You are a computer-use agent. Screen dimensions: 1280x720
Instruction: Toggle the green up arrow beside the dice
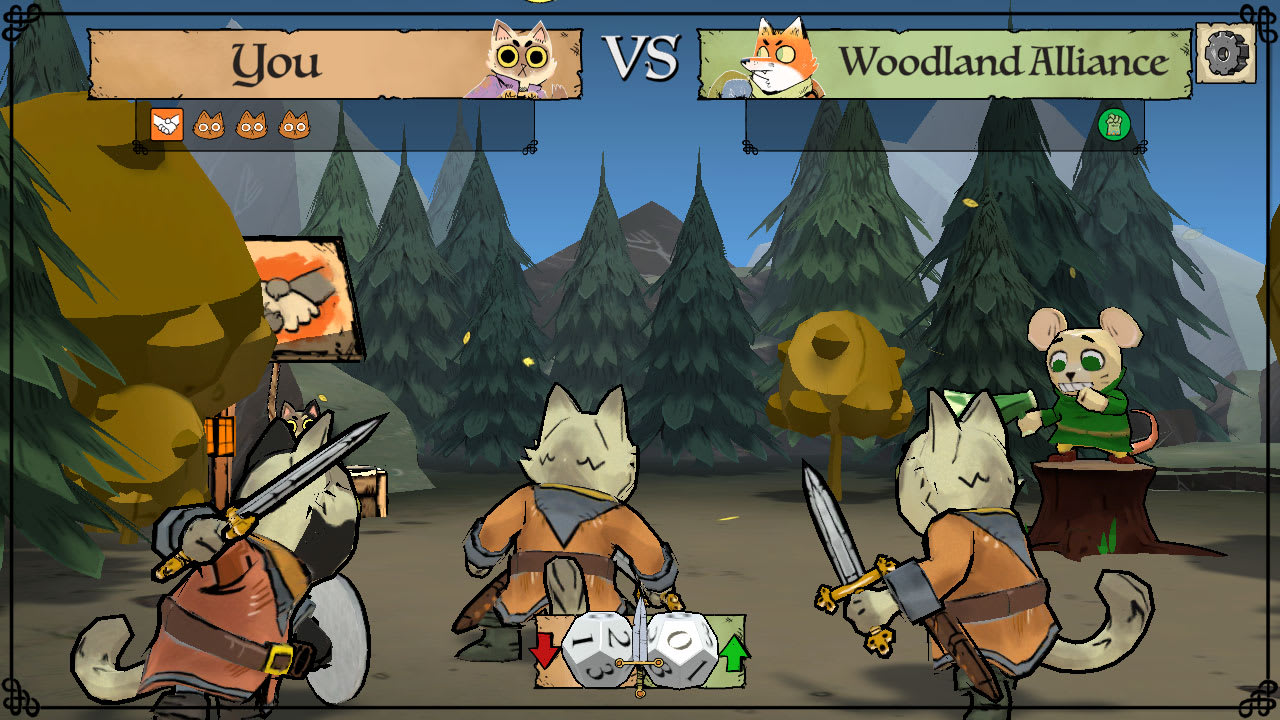736,654
